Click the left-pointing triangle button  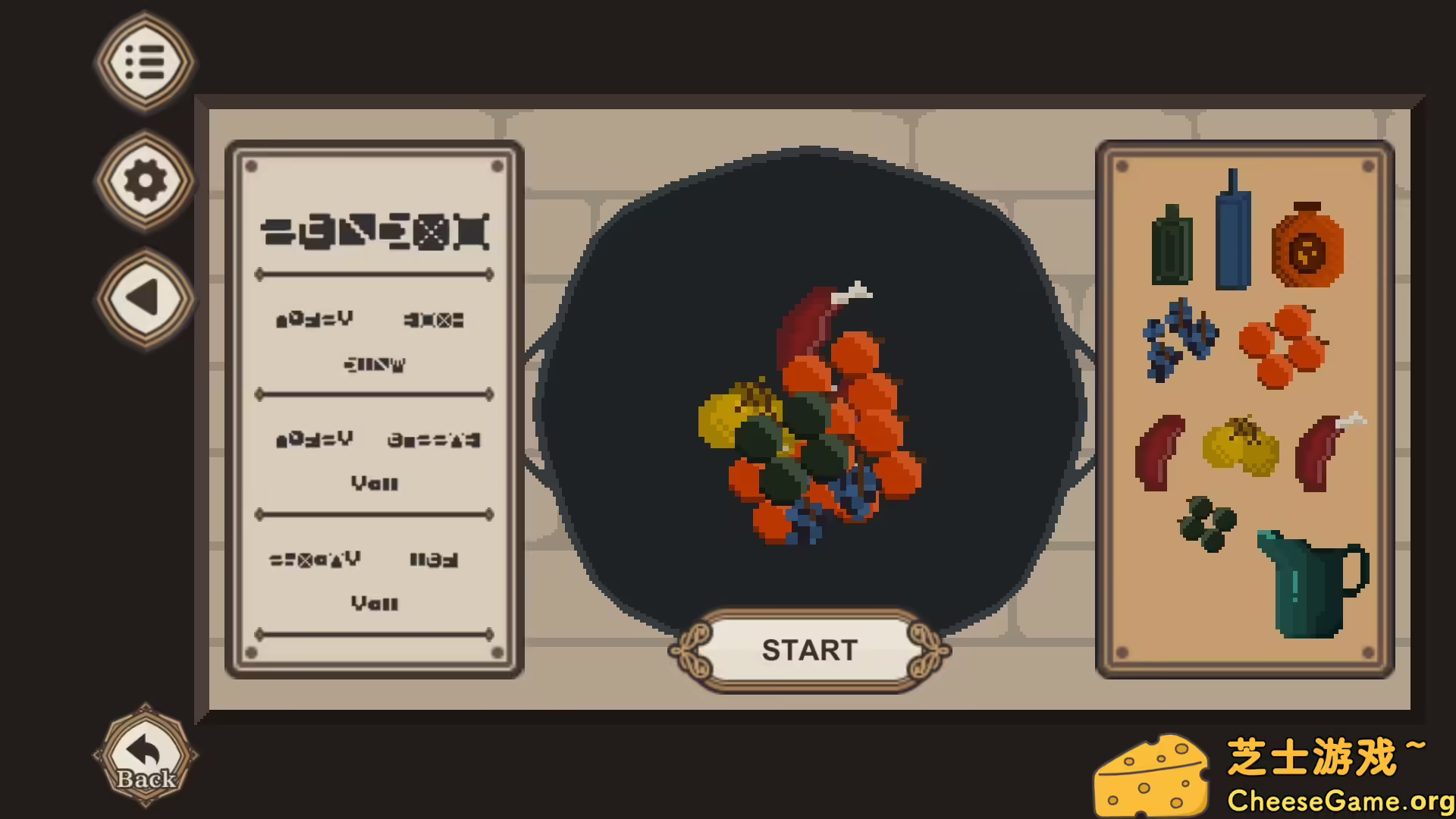coord(145,298)
